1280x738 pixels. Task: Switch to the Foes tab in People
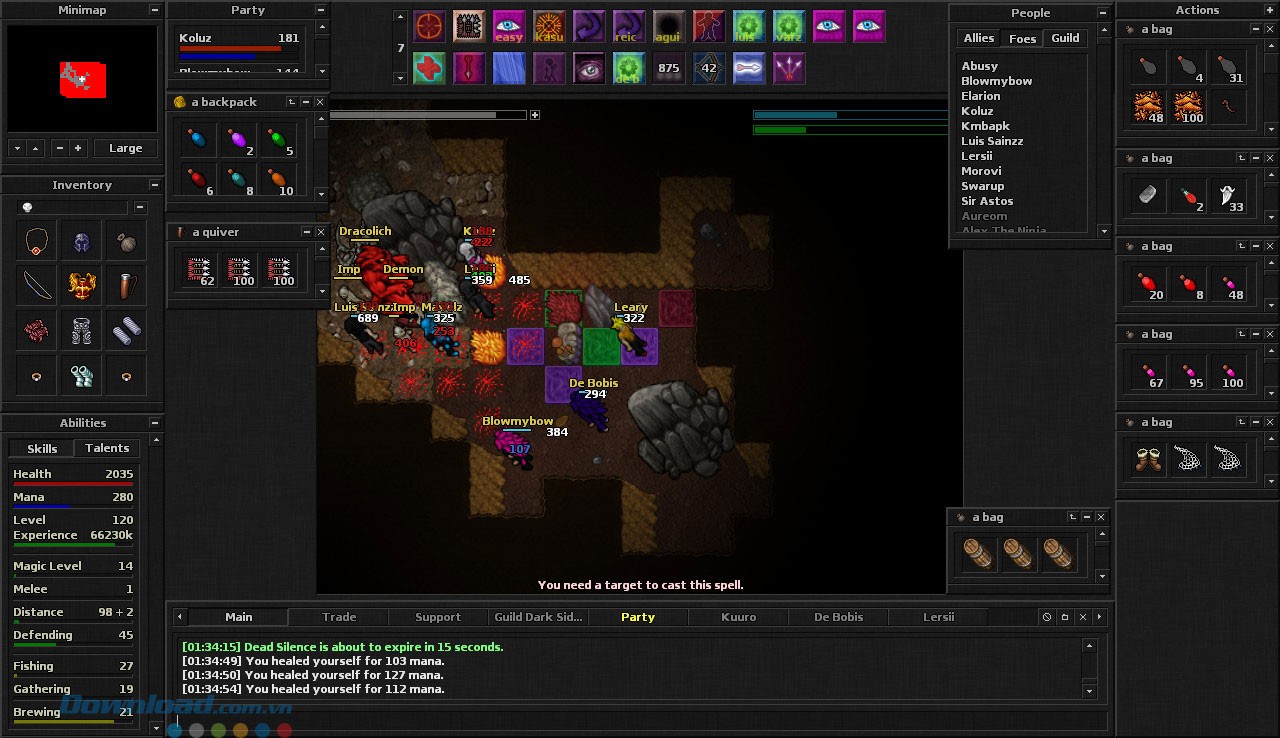point(1022,38)
